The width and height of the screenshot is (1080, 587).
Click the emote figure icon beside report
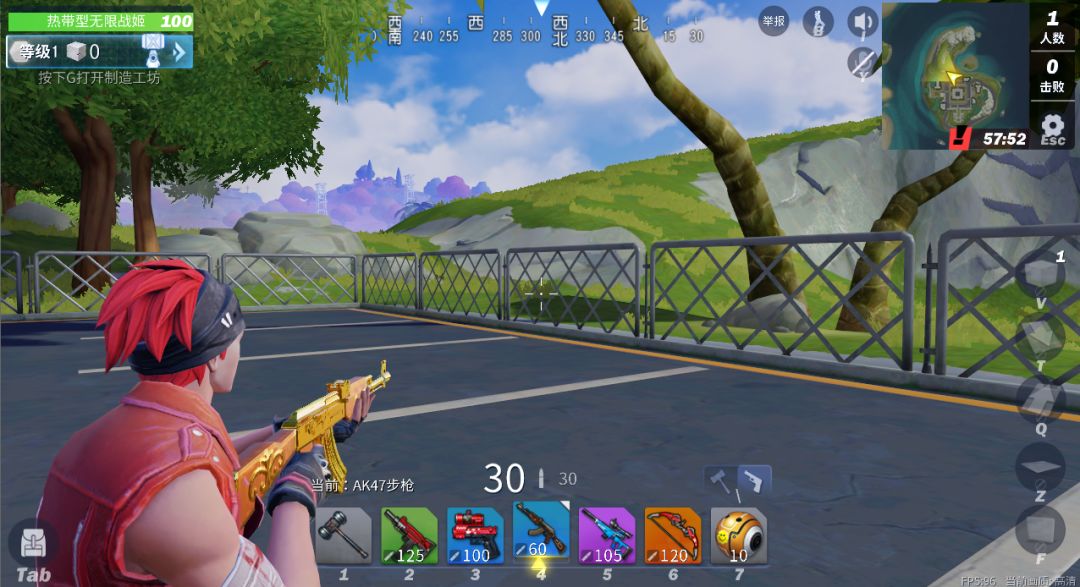[818, 21]
